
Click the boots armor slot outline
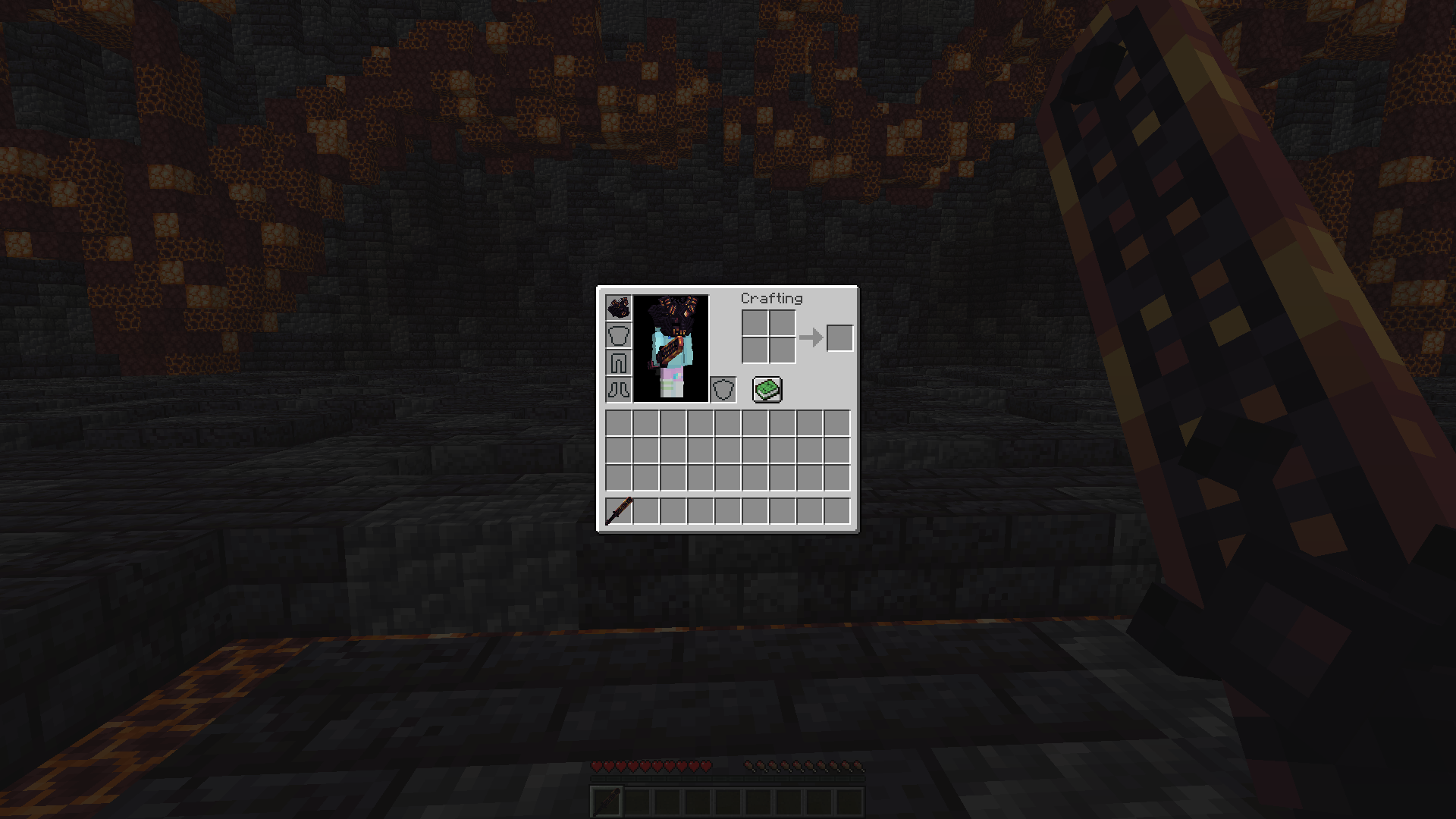[x=618, y=389]
